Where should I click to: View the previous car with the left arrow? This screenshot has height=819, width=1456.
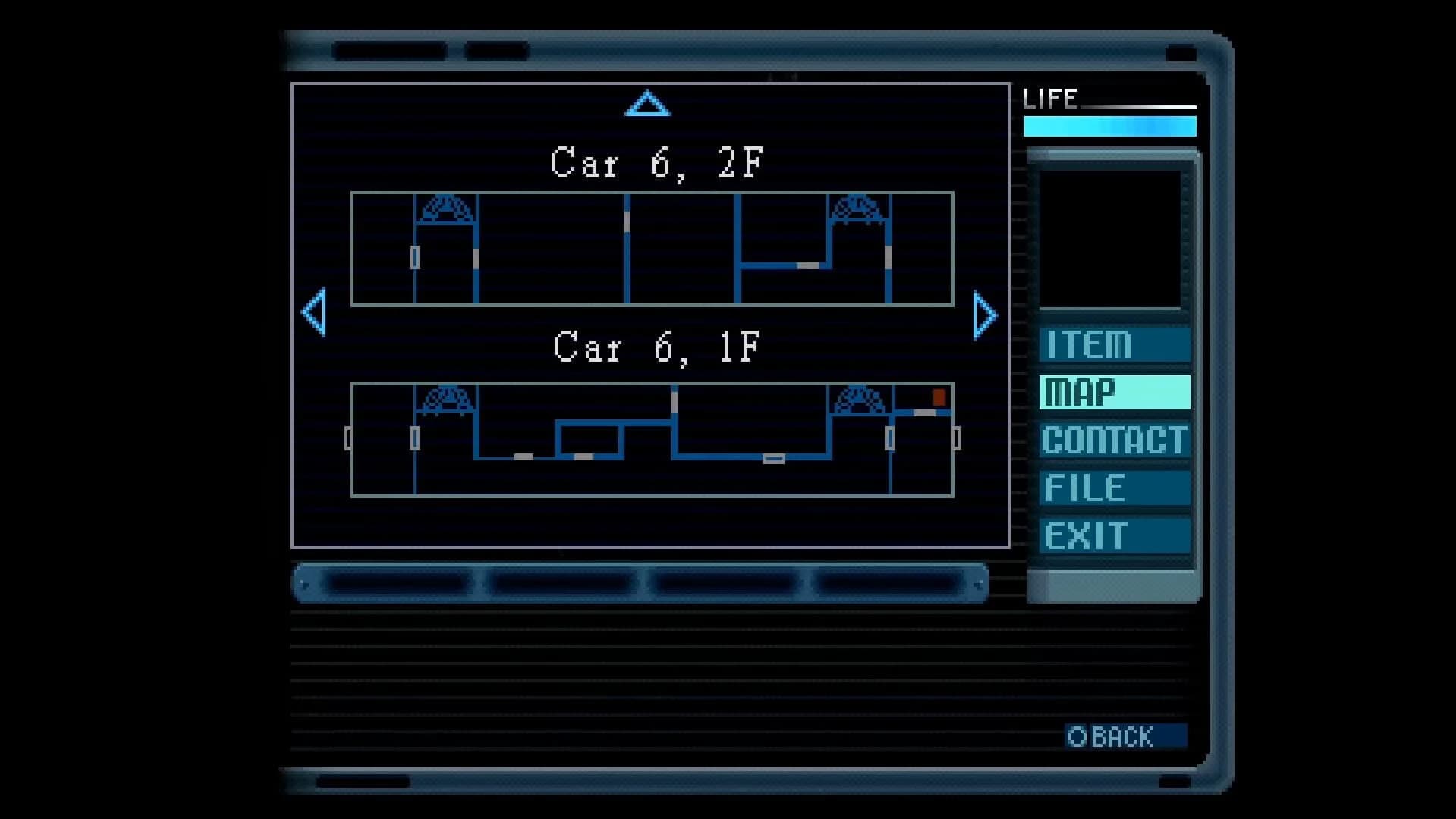(315, 313)
